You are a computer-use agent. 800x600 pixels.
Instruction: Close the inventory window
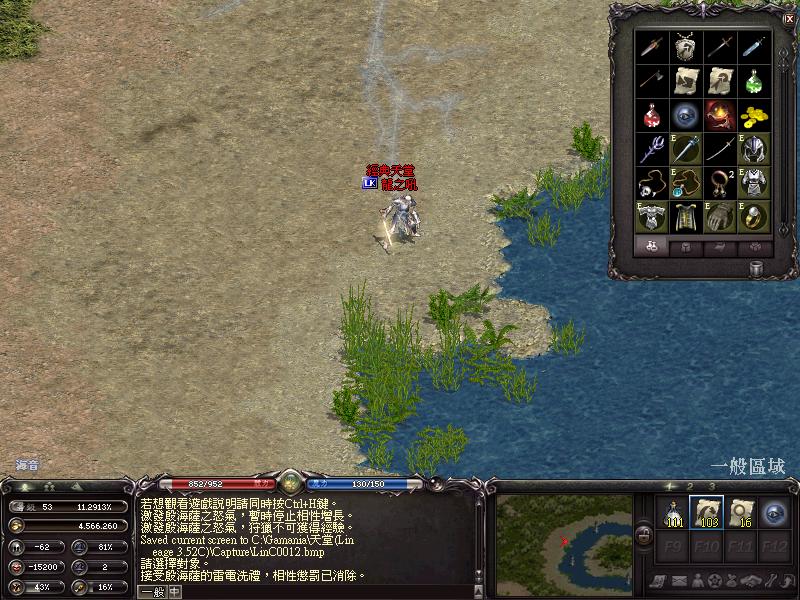(x=788, y=18)
